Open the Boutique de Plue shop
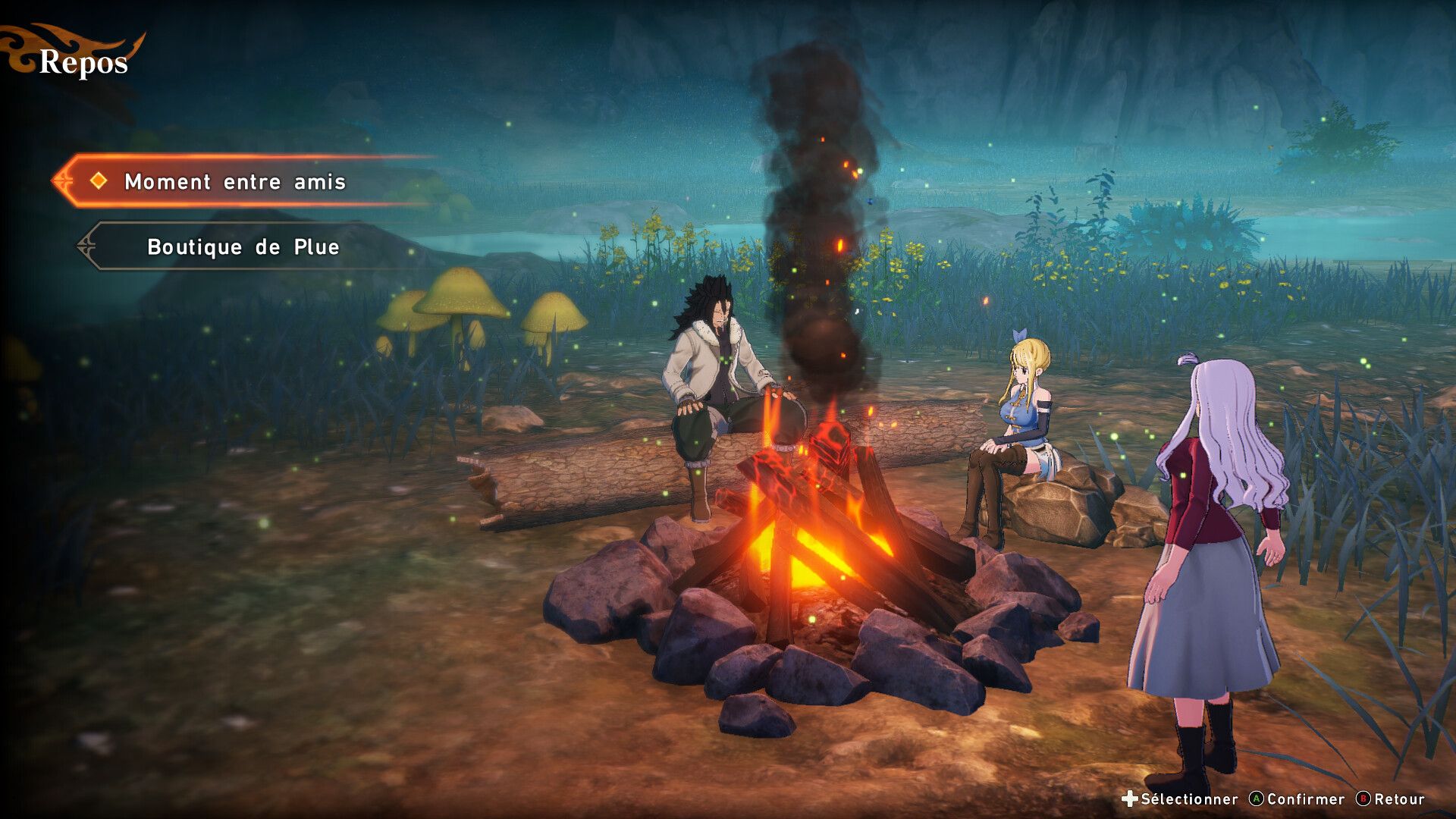Viewport: 1456px width, 819px height. [243, 247]
